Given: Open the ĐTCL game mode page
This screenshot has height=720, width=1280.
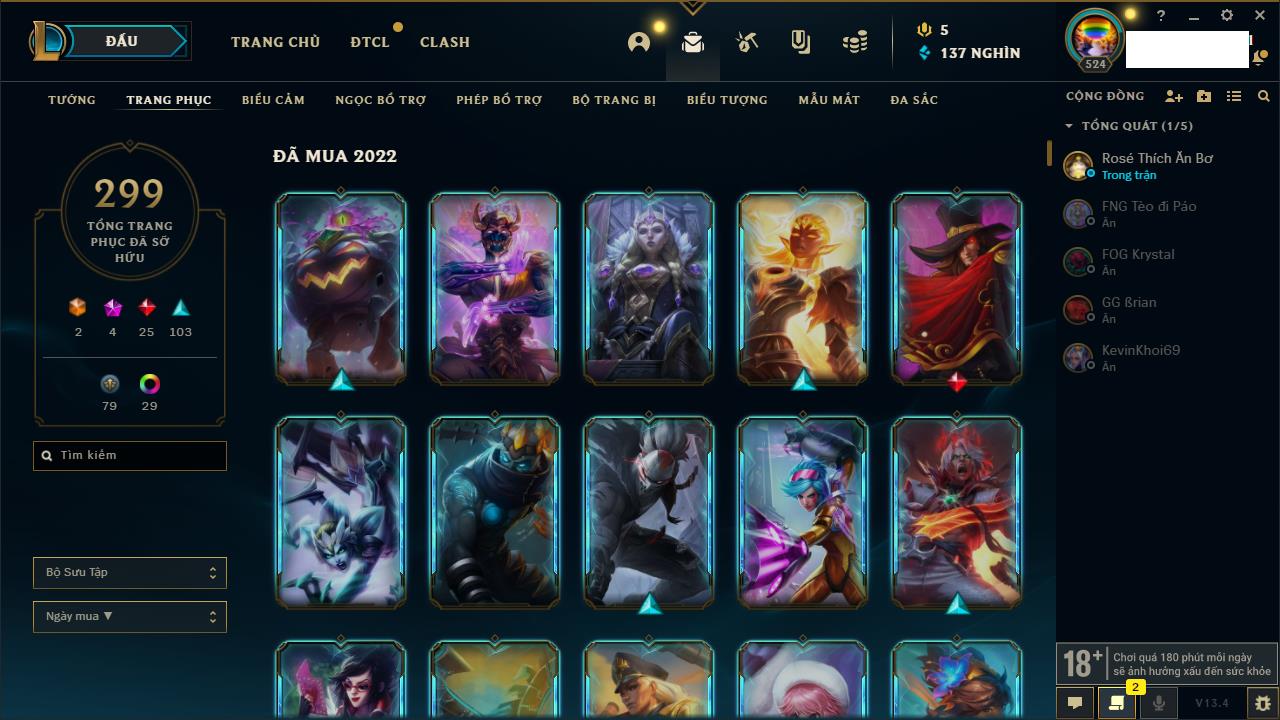Looking at the screenshot, I should click(369, 42).
